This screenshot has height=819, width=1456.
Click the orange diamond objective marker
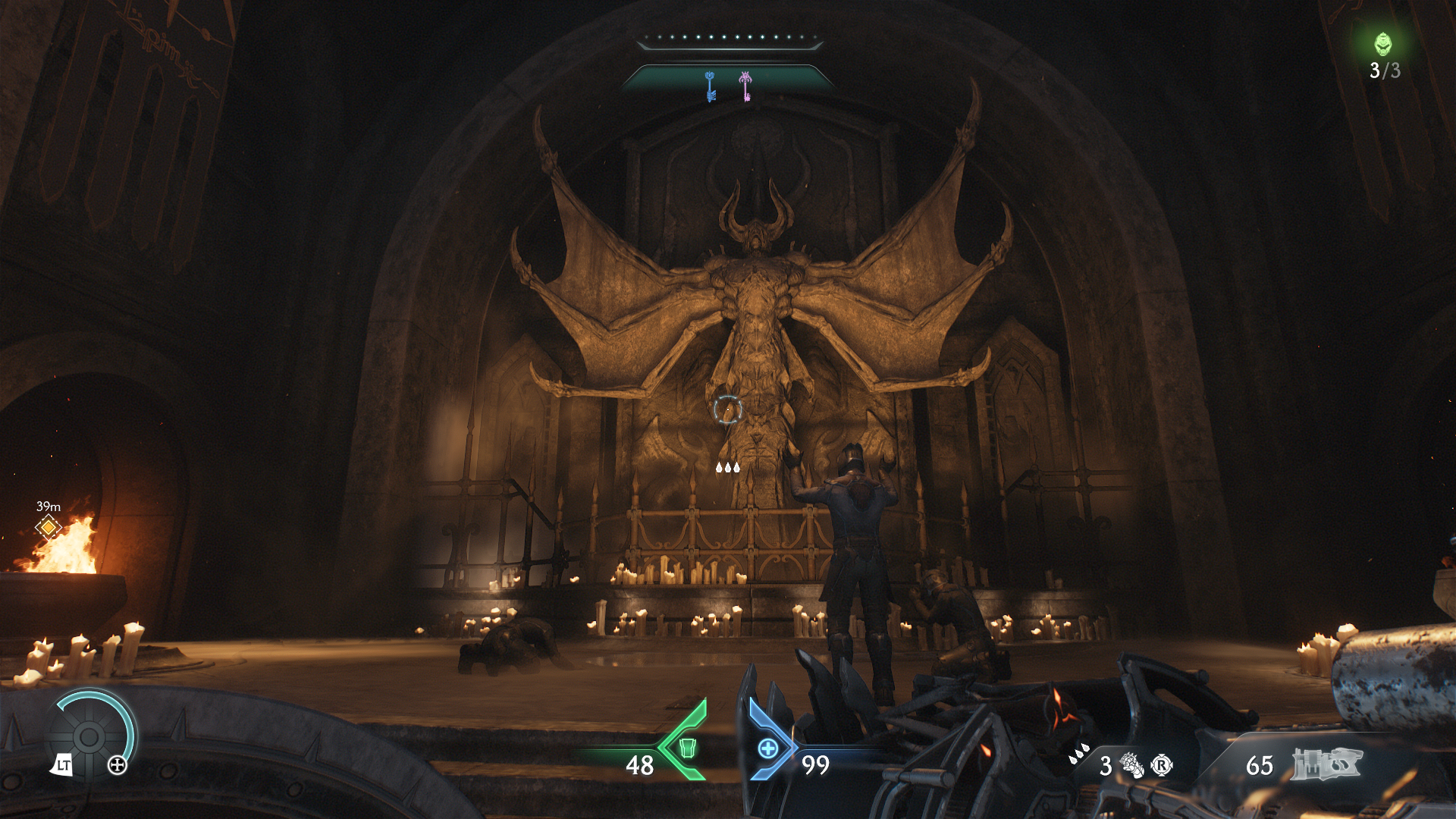(x=49, y=526)
